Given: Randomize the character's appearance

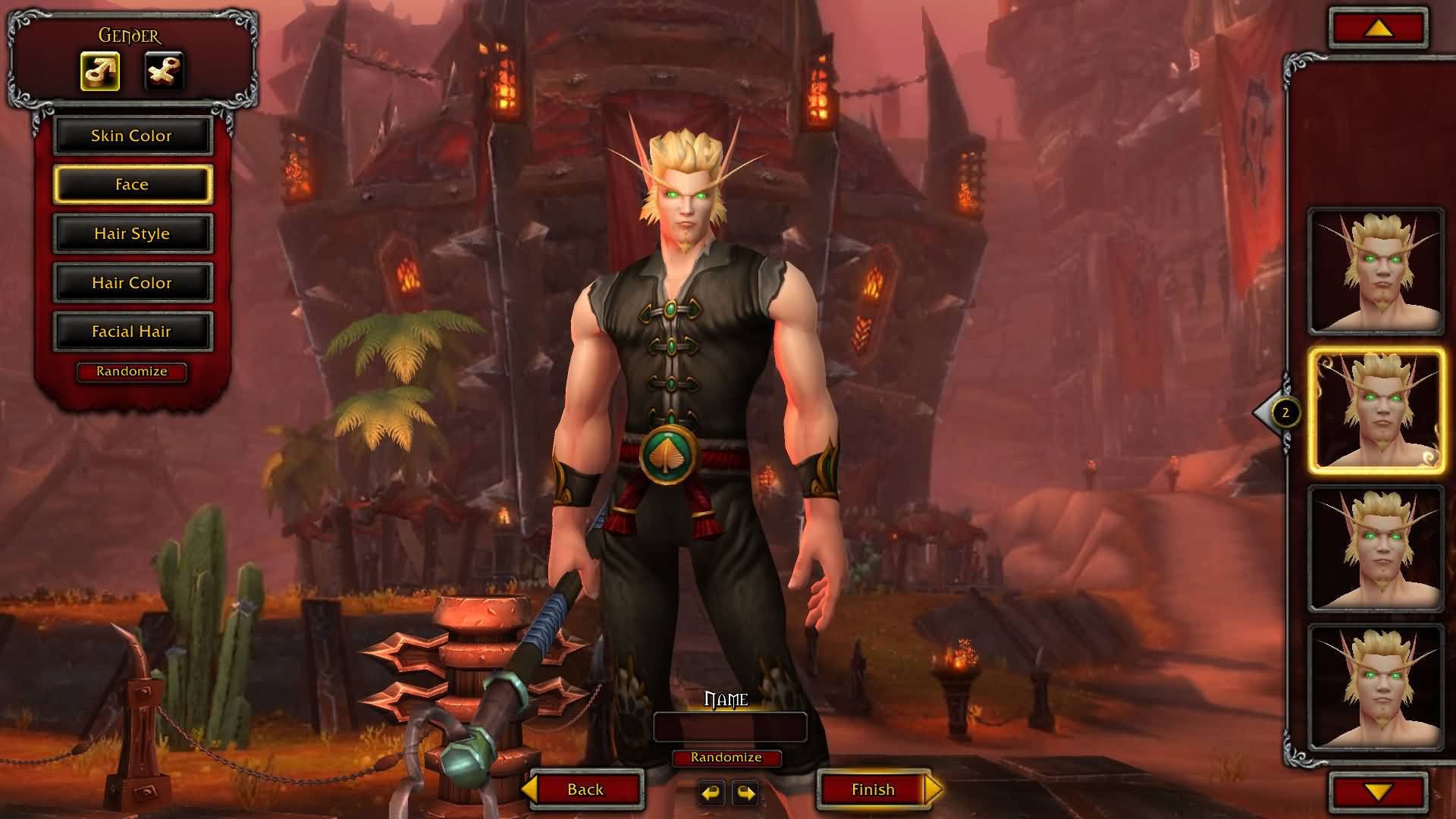Looking at the screenshot, I should 132,372.
